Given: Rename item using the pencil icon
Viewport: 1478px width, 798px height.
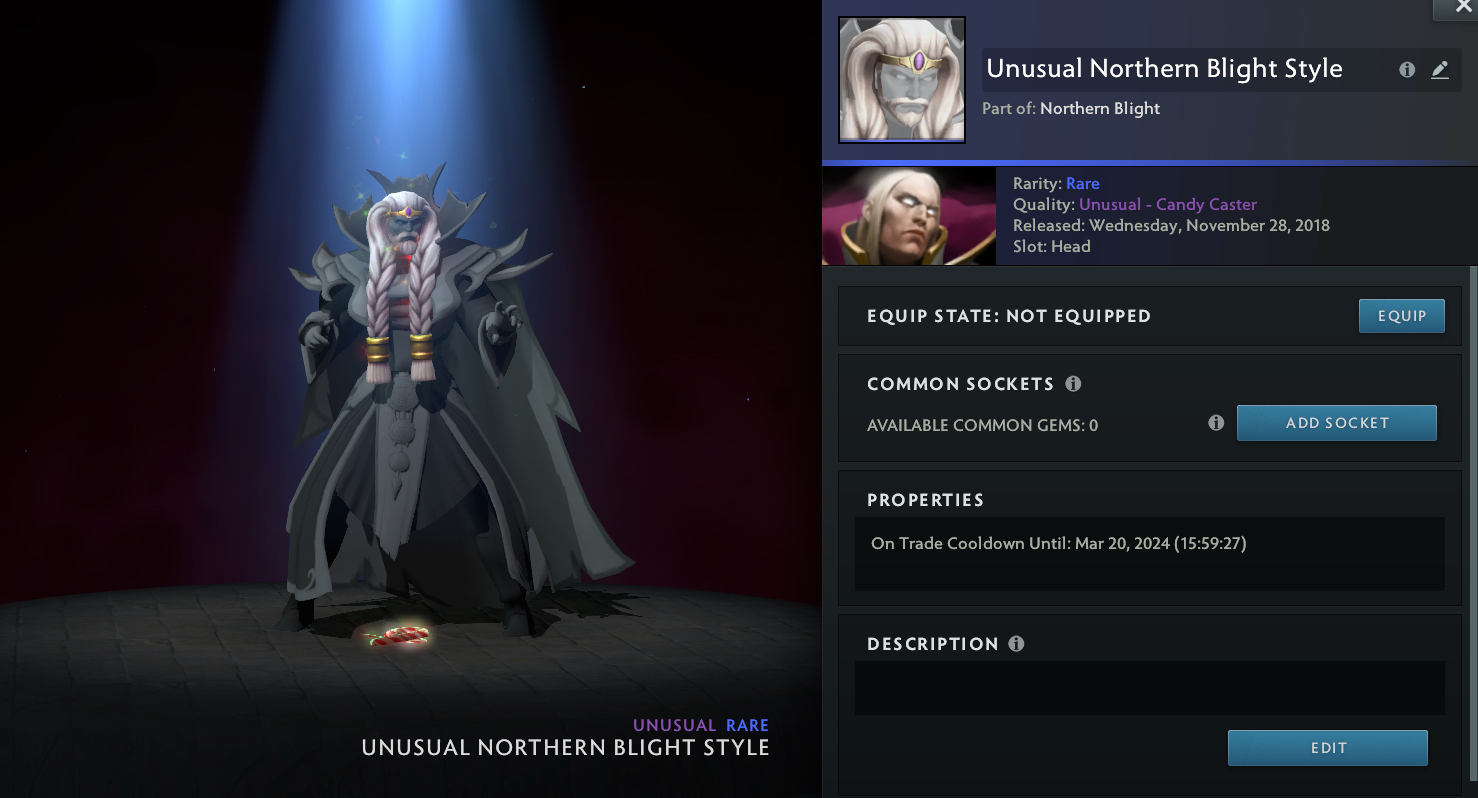Looking at the screenshot, I should pos(1439,70).
